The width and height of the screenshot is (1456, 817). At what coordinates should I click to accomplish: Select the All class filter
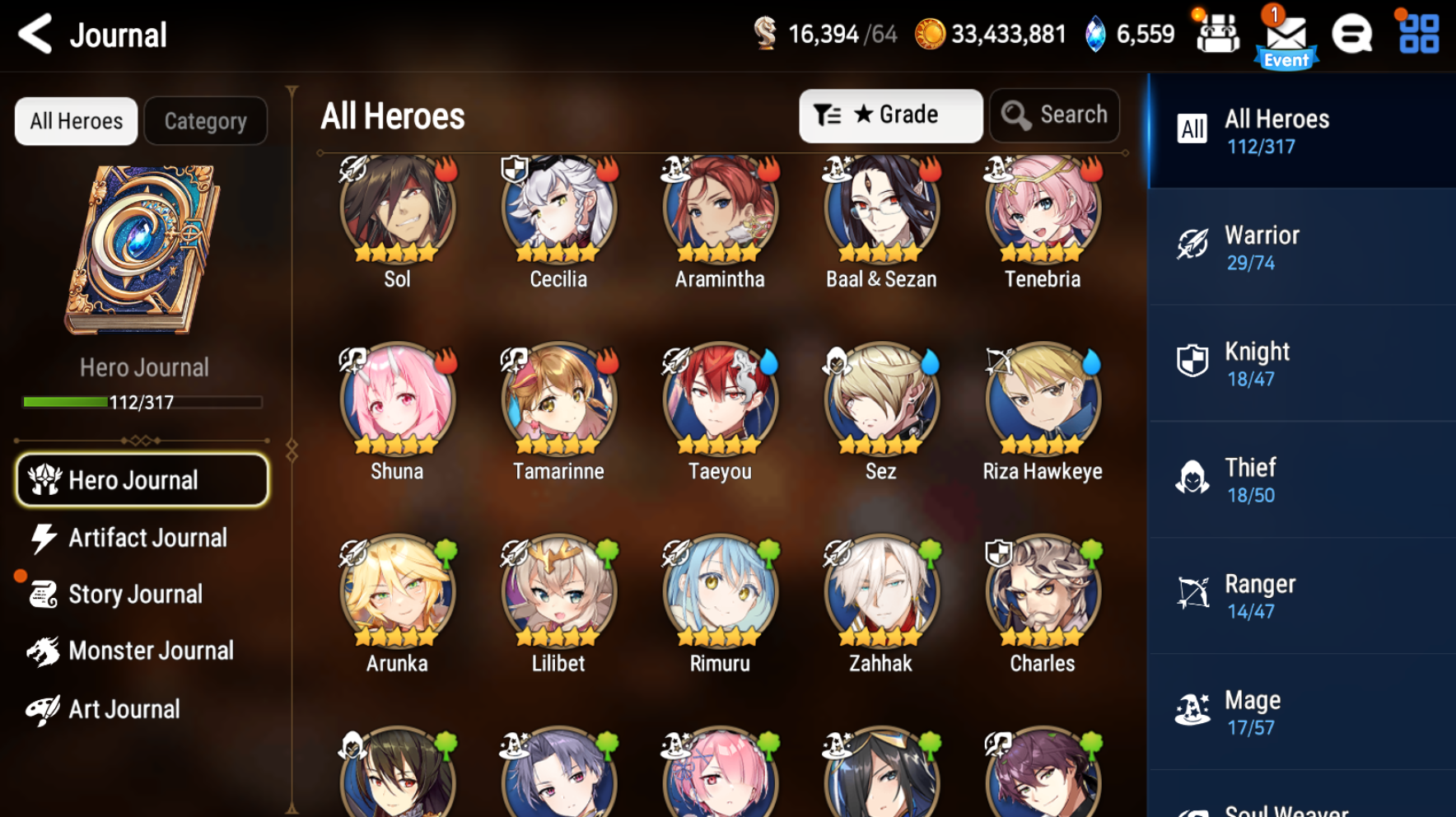click(x=1301, y=130)
